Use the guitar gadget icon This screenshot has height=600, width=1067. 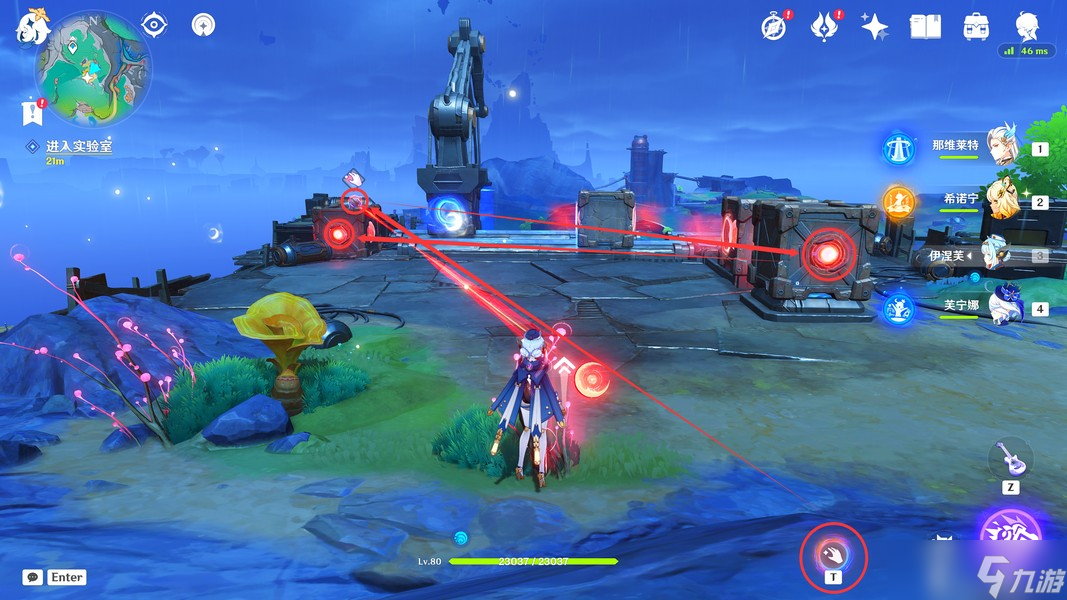coord(1011,459)
